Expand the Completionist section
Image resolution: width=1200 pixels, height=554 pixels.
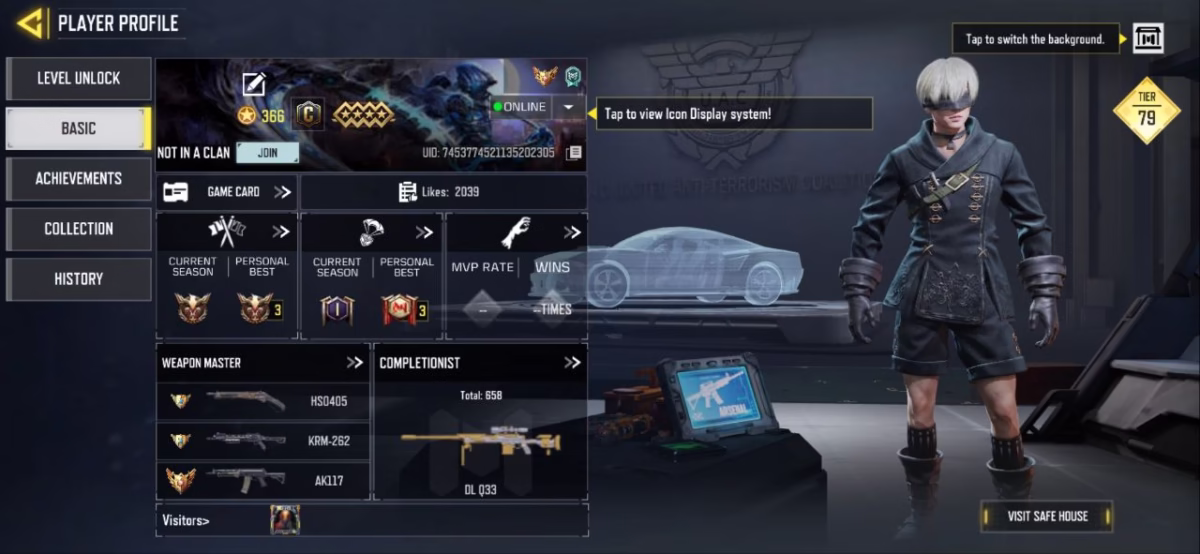tap(571, 363)
